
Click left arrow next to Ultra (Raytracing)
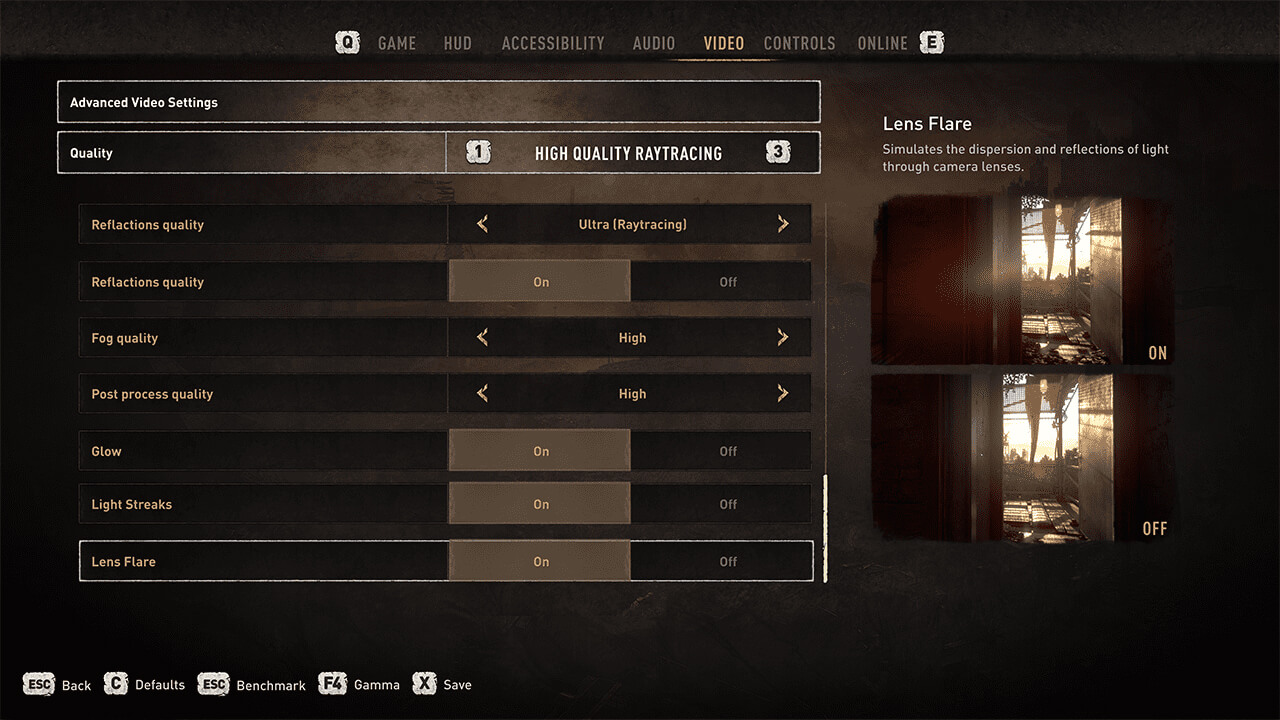click(x=483, y=225)
